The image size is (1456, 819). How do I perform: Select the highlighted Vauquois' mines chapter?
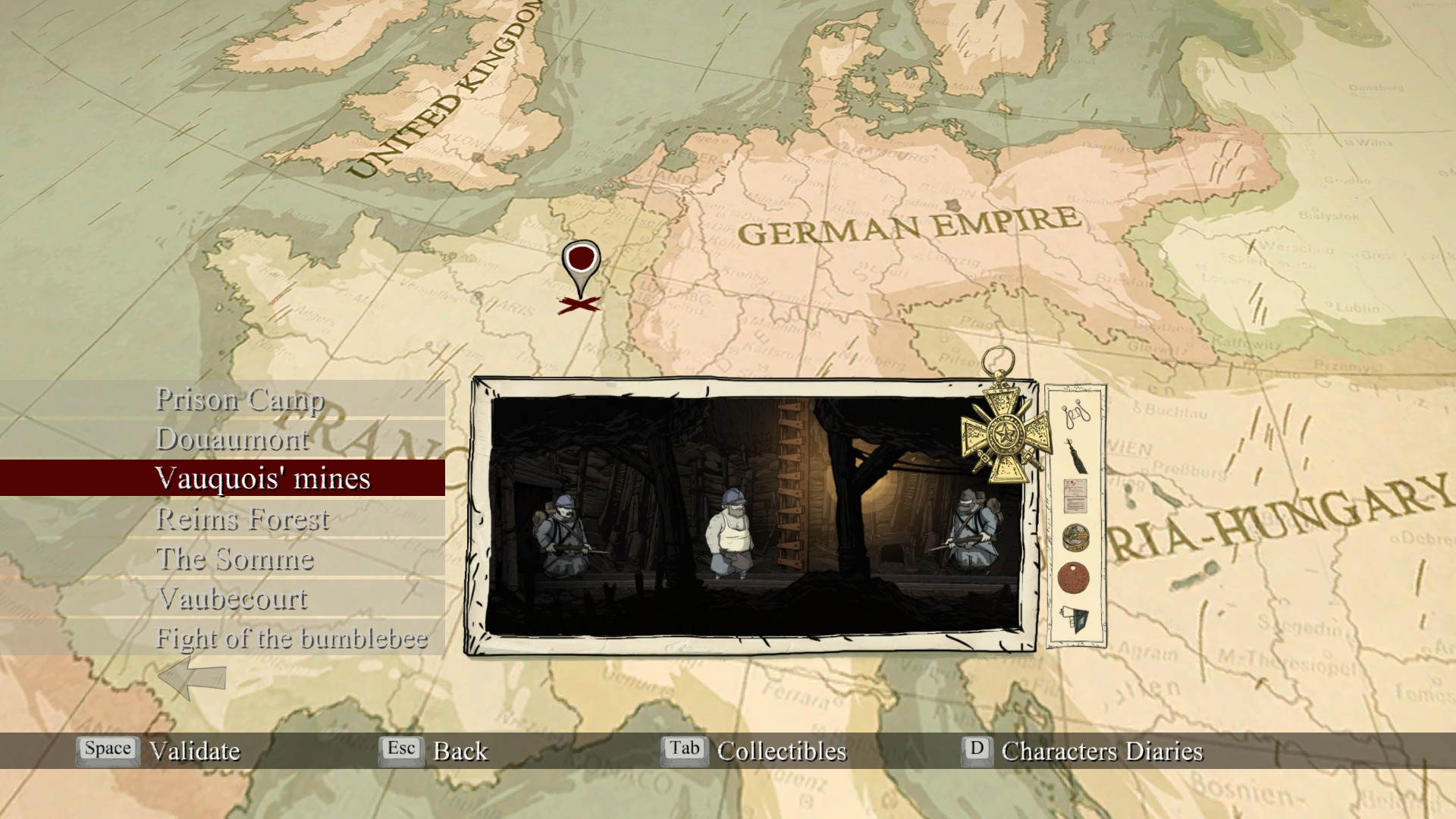pyautogui.click(x=262, y=479)
